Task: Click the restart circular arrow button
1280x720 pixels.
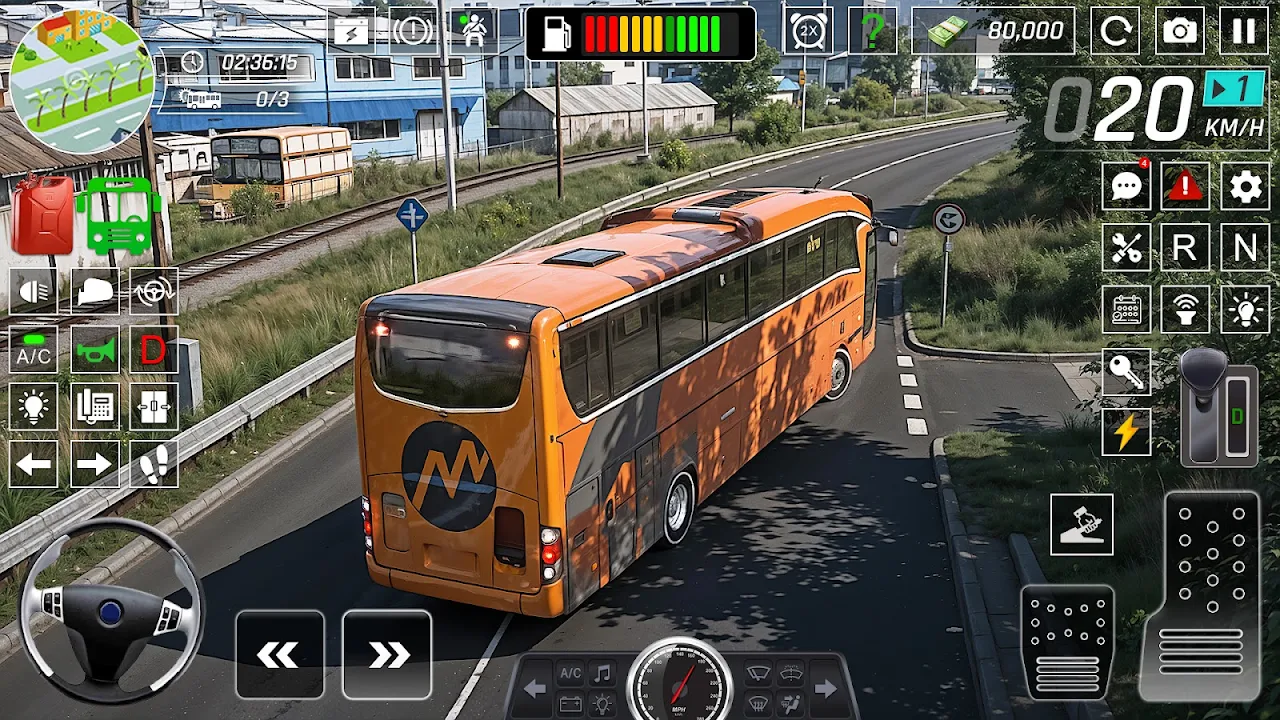Action: (x=1115, y=31)
